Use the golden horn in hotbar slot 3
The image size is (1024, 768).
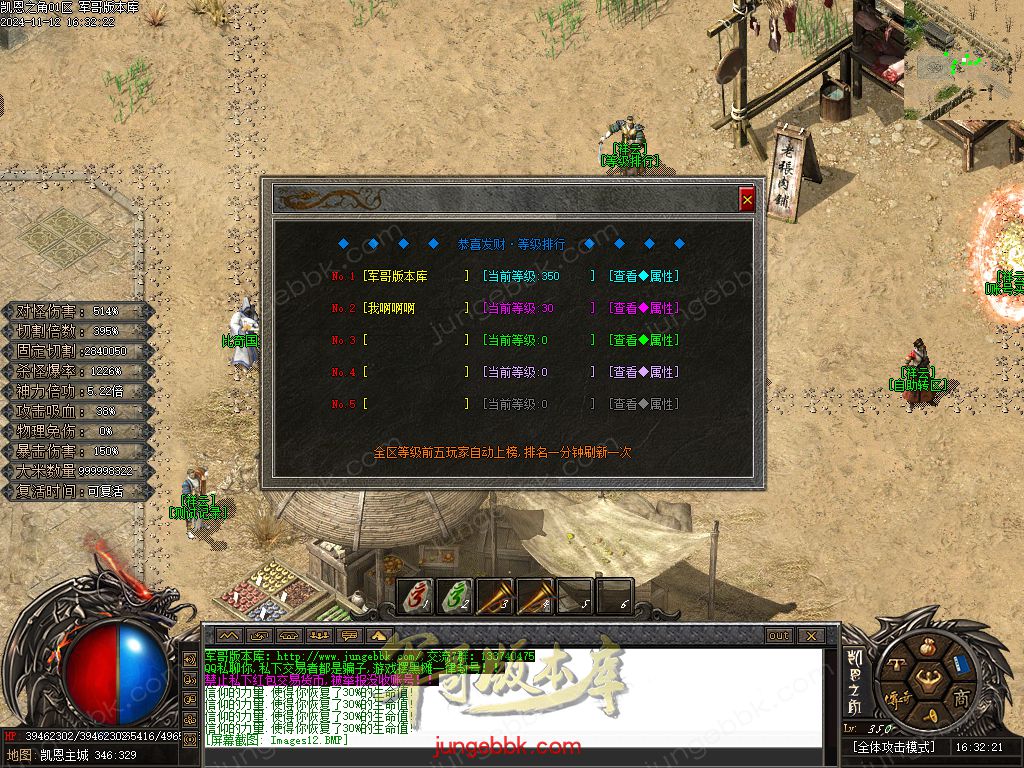(495, 598)
